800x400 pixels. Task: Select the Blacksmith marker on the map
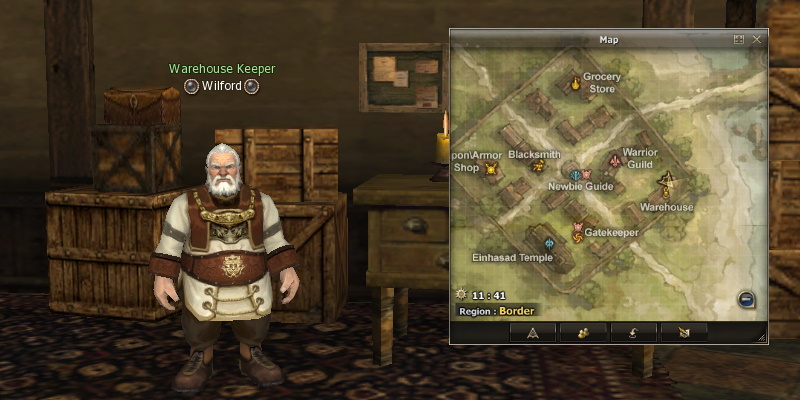coord(537,166)
